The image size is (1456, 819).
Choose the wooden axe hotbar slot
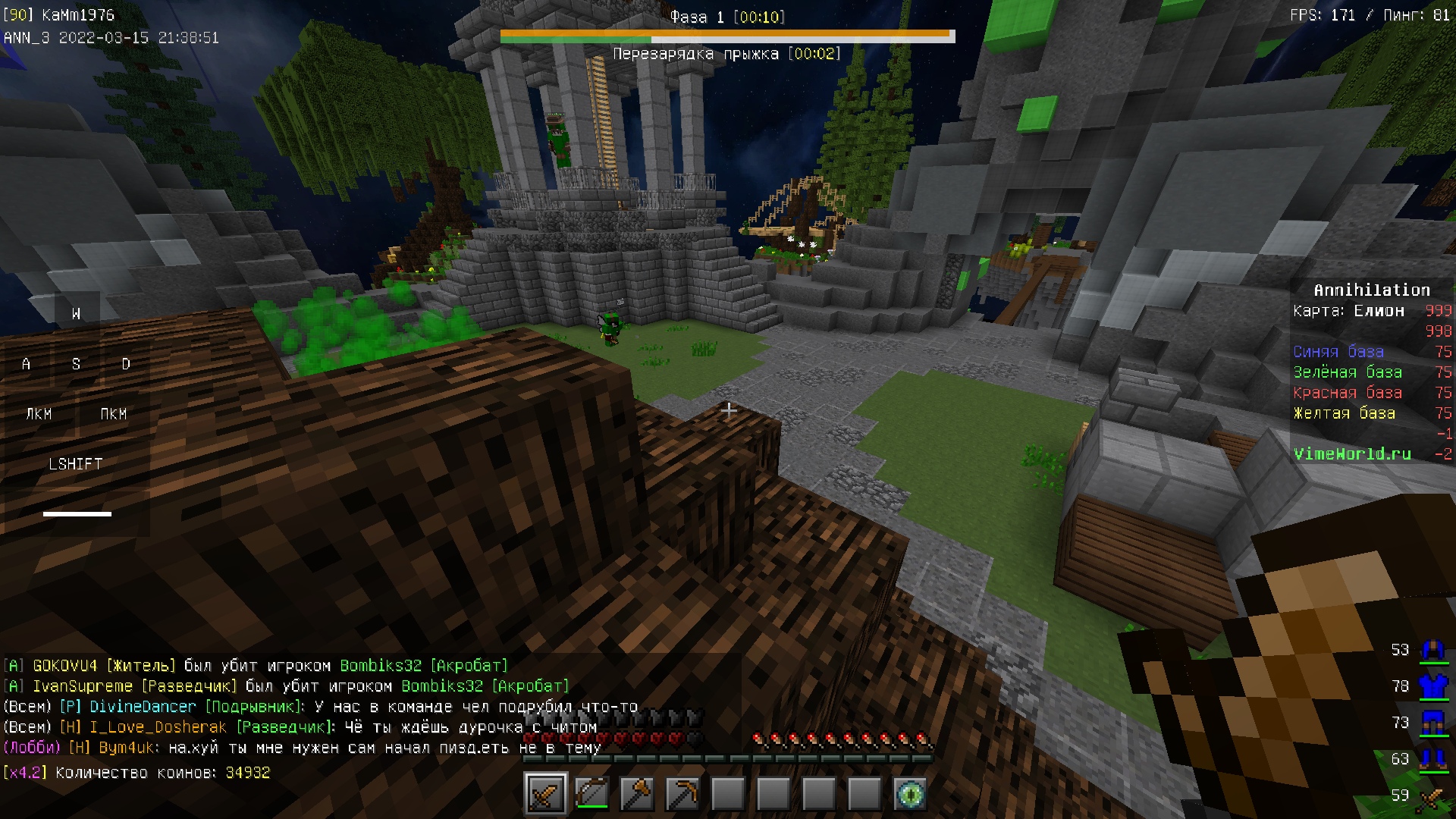click(x=637, y=794)
